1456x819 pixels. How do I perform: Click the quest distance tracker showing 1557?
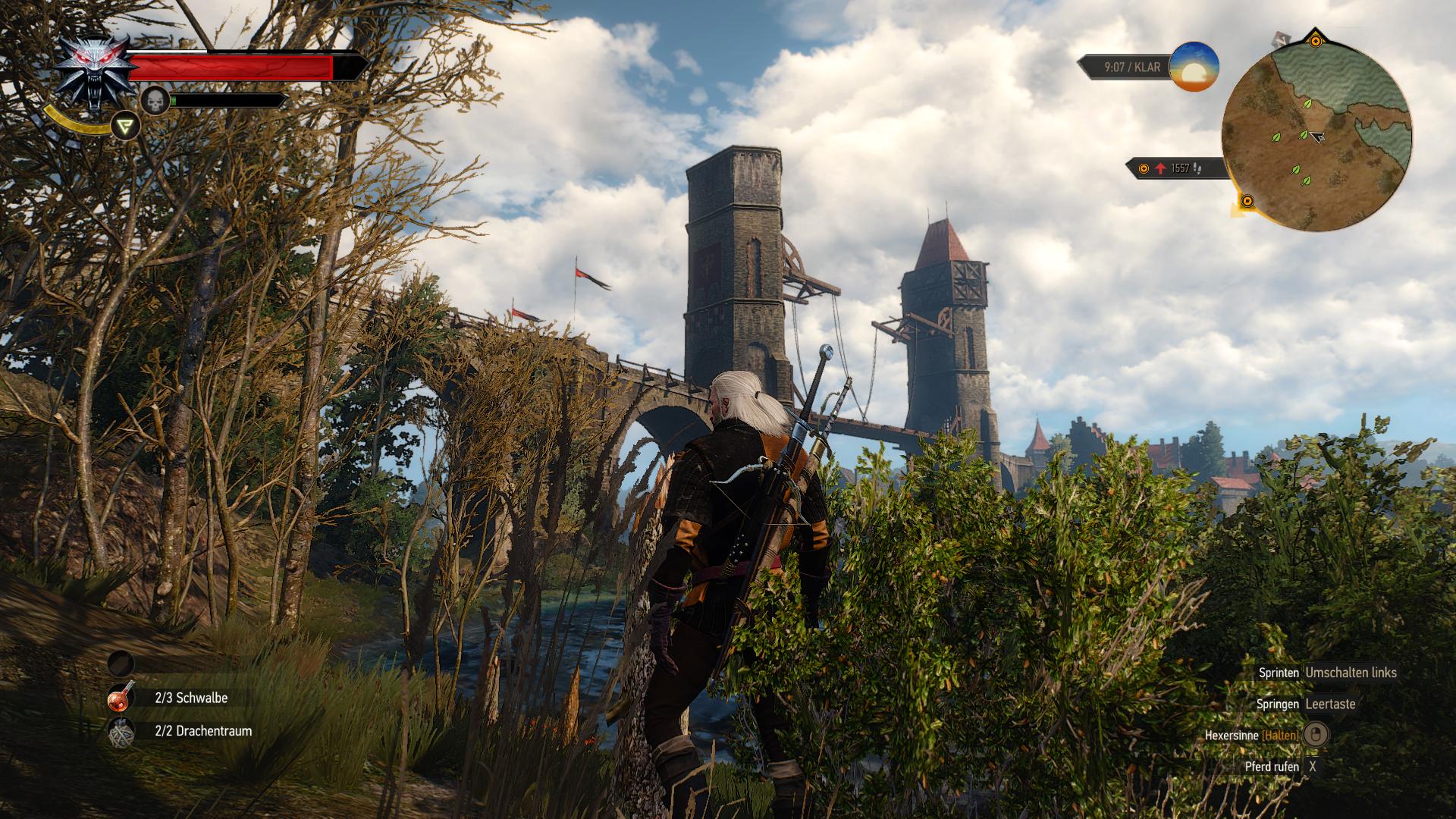pos(1177,168)
